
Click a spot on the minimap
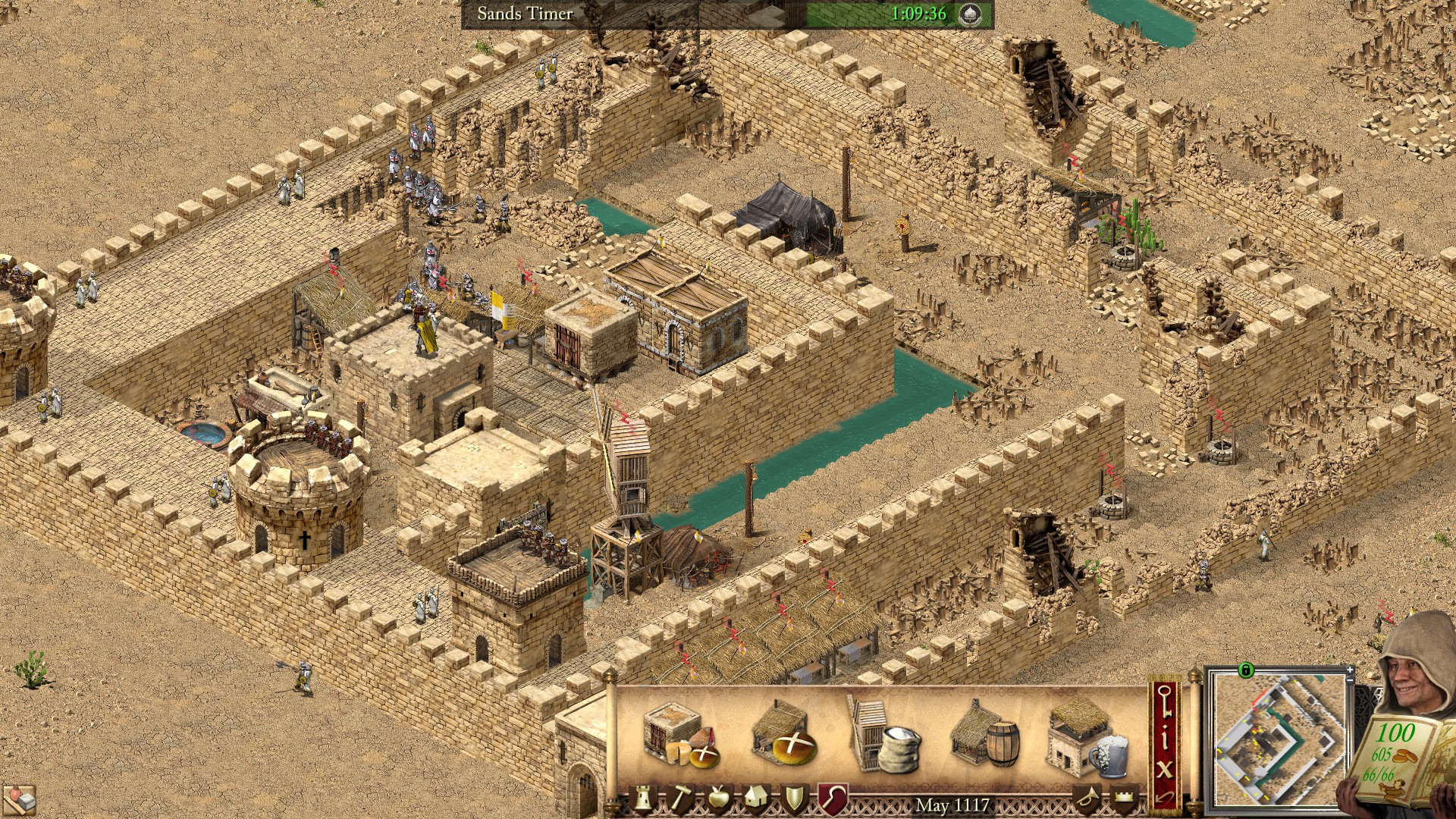pyautogui.click(x=1278, y=739)
